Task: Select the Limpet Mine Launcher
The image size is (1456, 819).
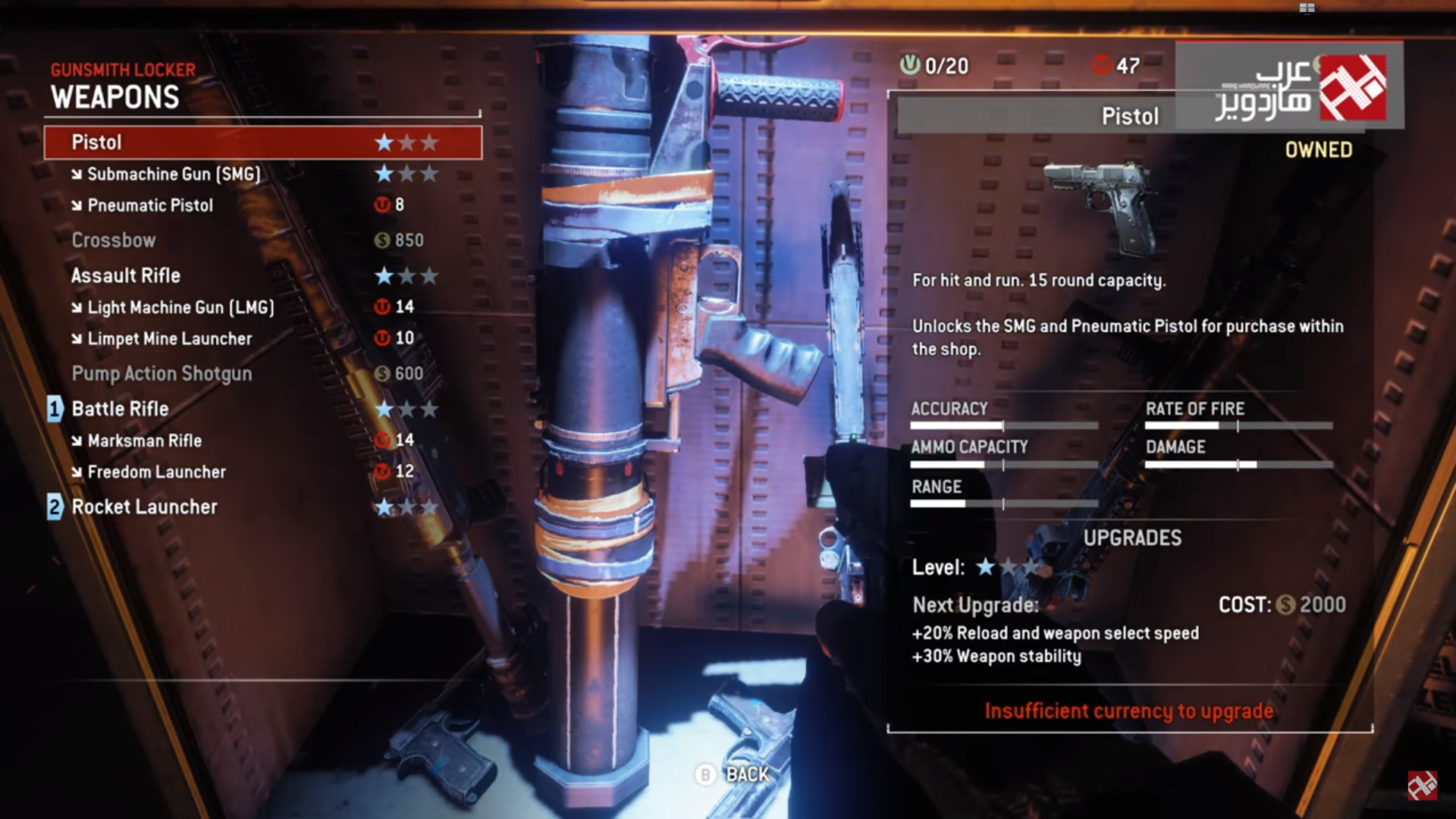Action: [x=170, y=339]
